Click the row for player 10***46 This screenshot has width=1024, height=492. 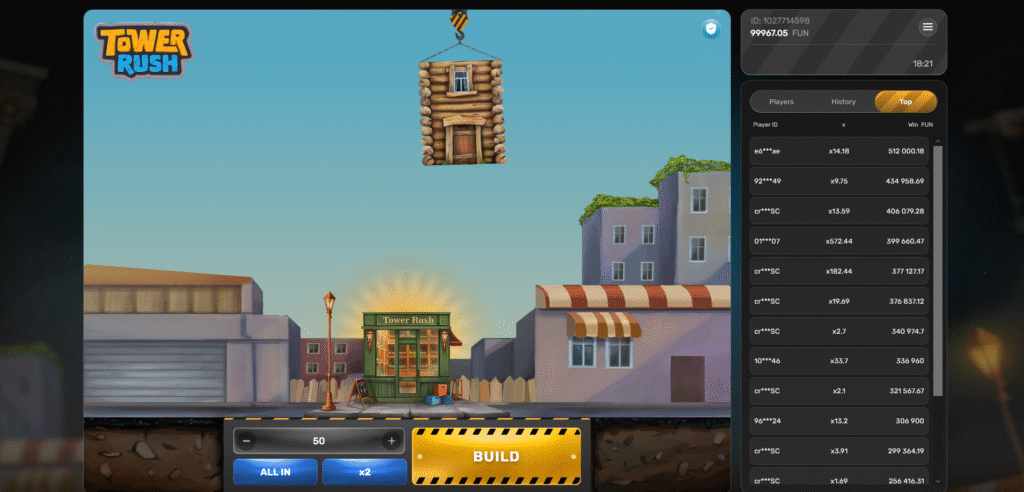[840, 361]
